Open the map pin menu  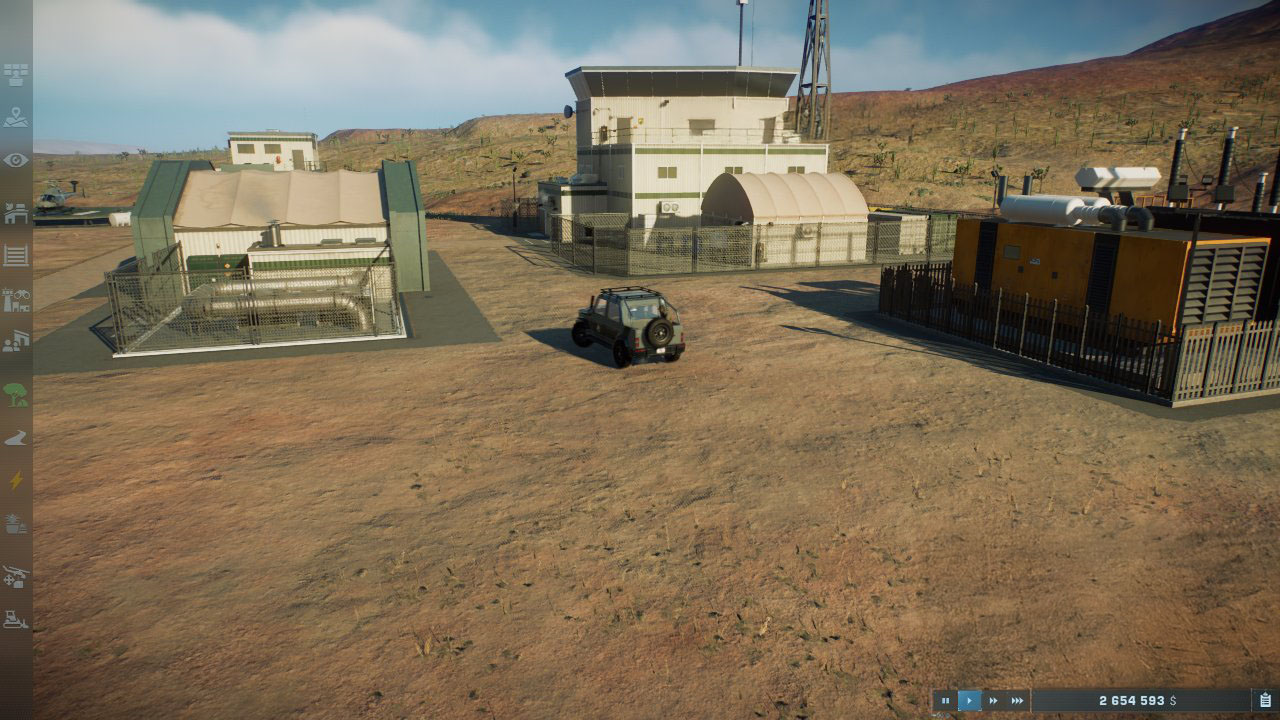coord(16,118)
